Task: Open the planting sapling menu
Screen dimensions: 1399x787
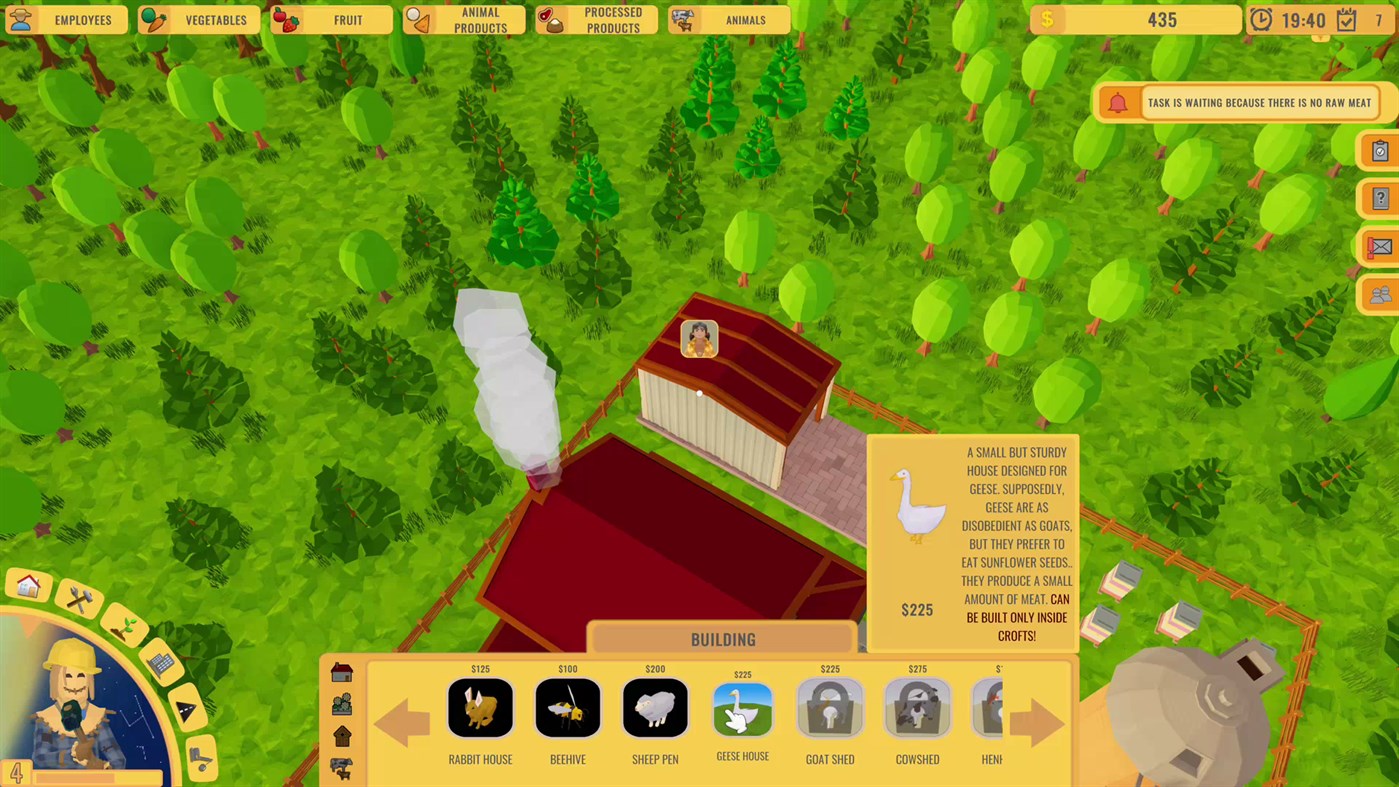Action: coord(124,625)
